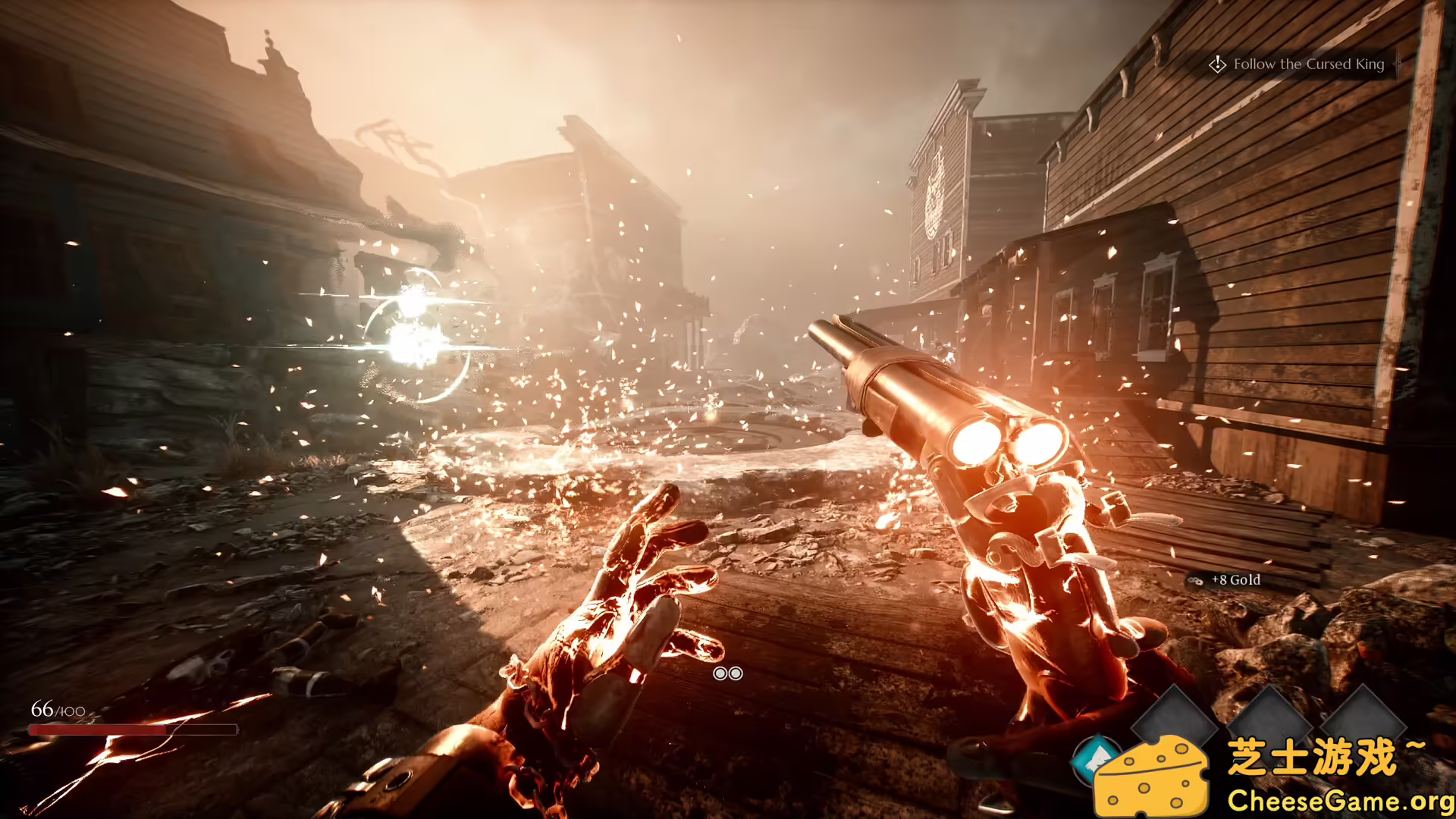Click the +8 Gold reward text
The height and width of the screenshot is (819, 1456).
[x=1235, y=580]
